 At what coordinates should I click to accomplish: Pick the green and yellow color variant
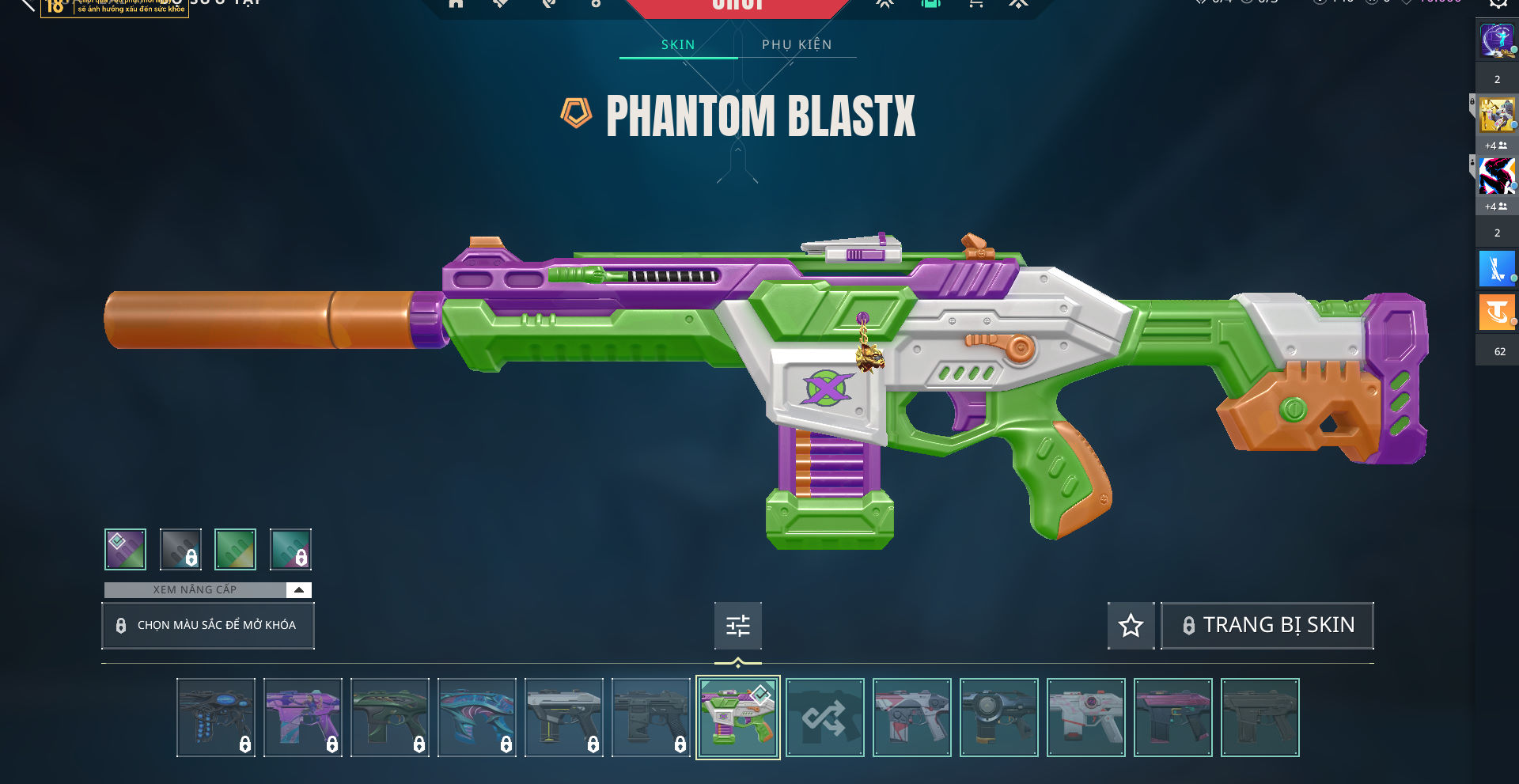(x=235, y=549)
